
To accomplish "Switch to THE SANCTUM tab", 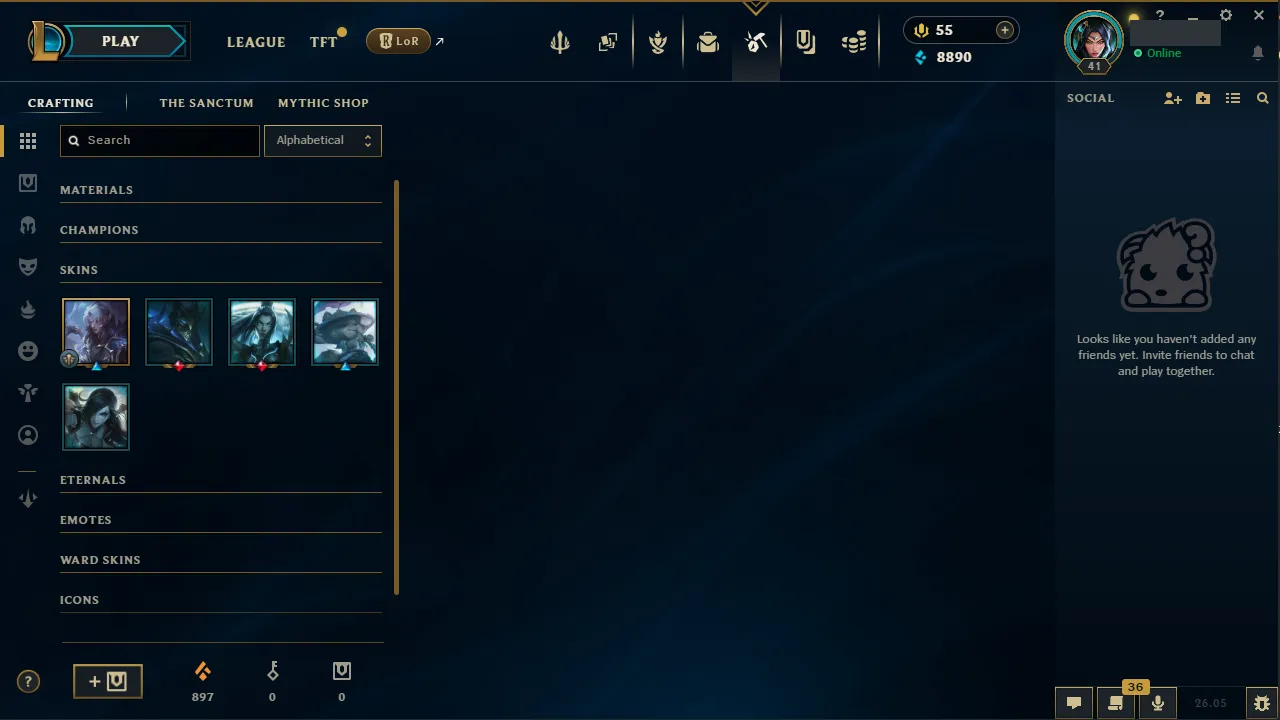I will (x=206, y=103).
